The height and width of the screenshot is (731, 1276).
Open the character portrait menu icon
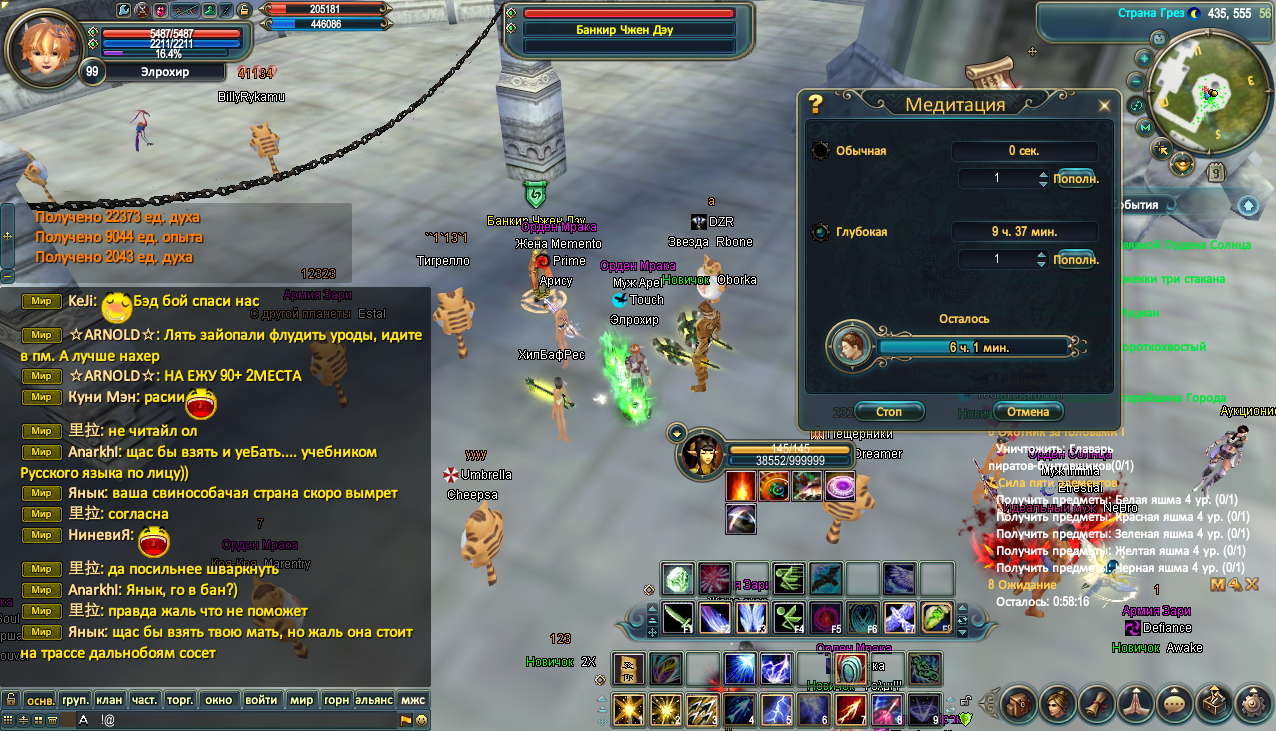click(x=1057, y=703)
